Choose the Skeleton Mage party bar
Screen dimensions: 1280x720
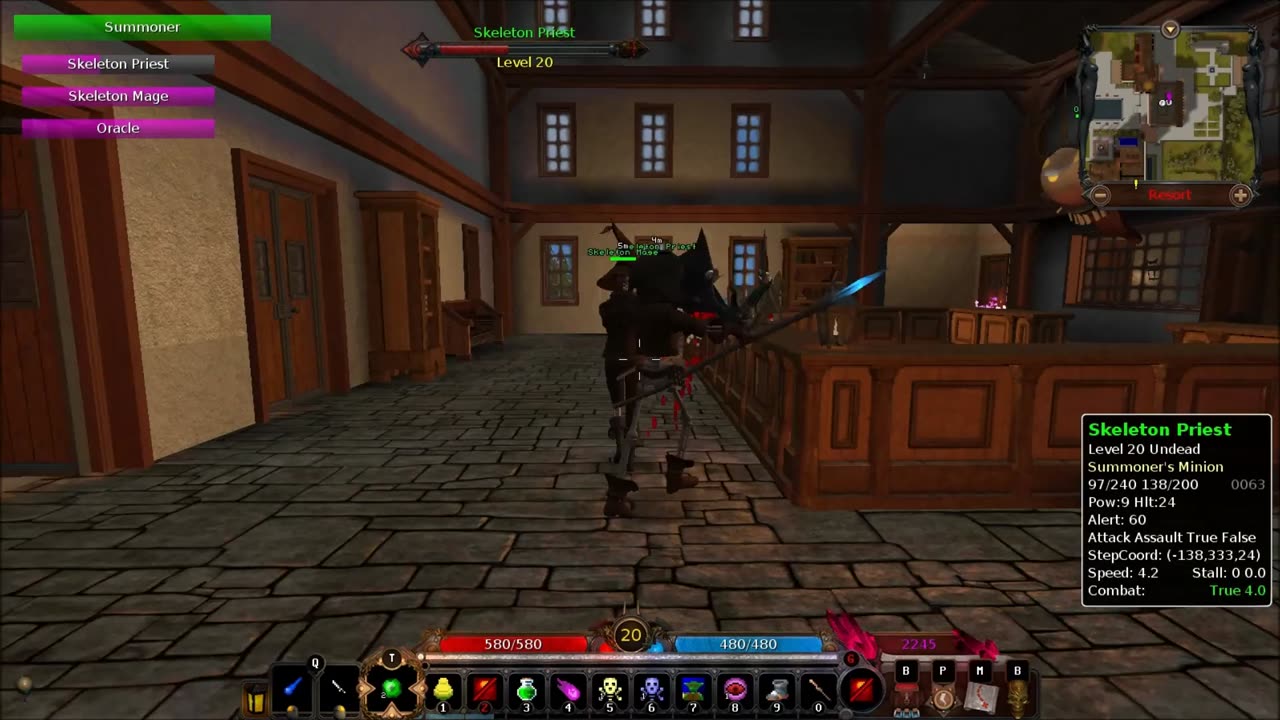[118, 96]
